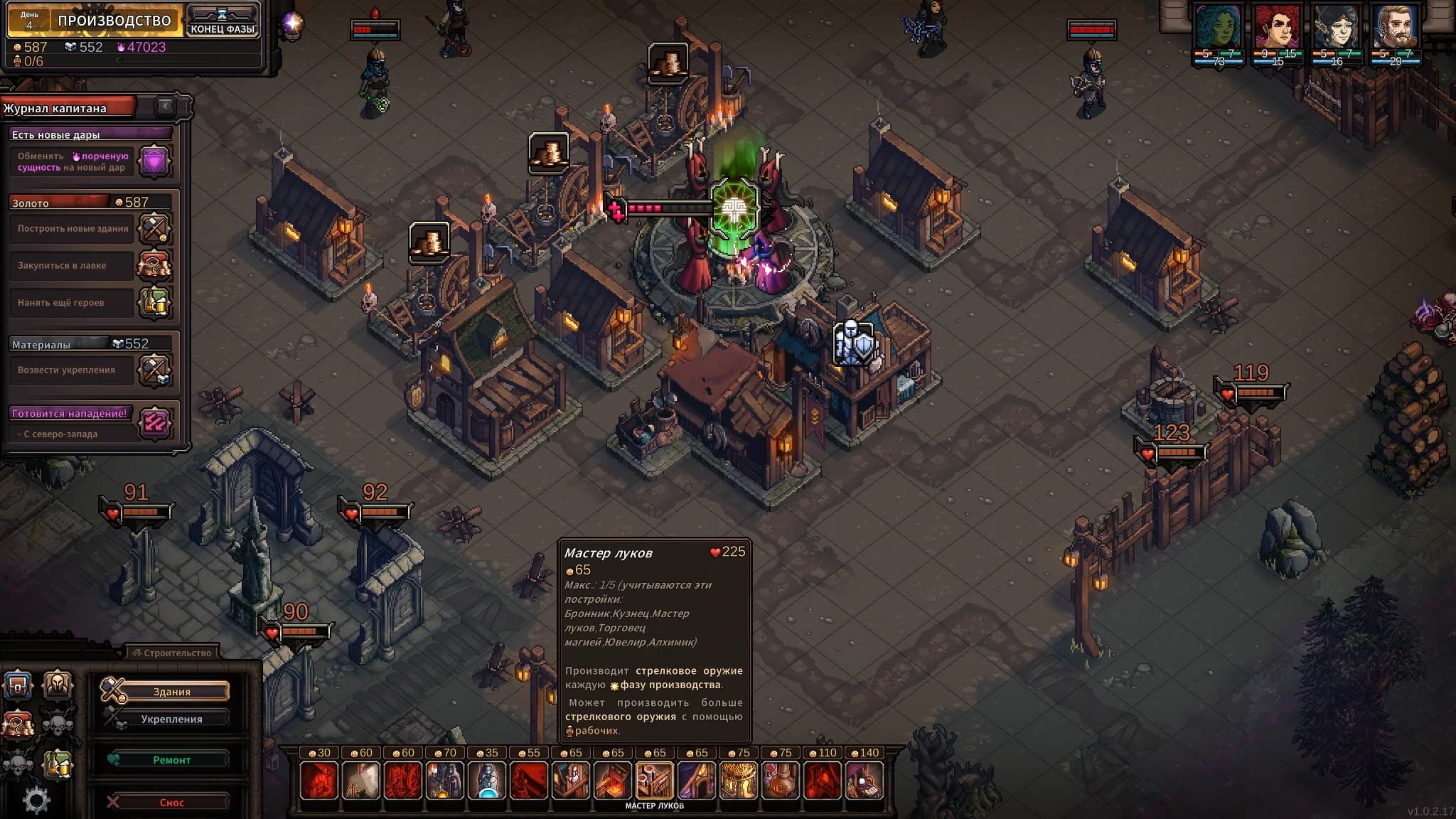Choose the Мастер луков building slot
Screen dimensions: 1456x819
[x=654, y=780]
